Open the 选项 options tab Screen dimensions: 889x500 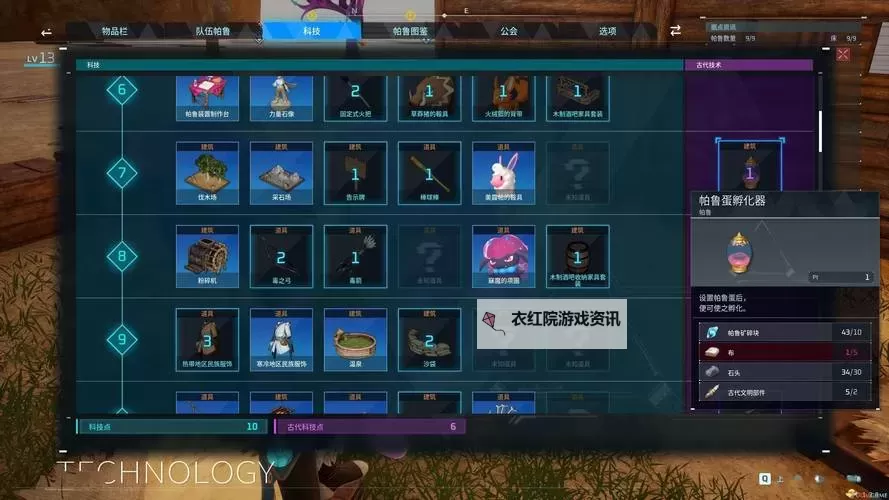[x=607, y=31]
